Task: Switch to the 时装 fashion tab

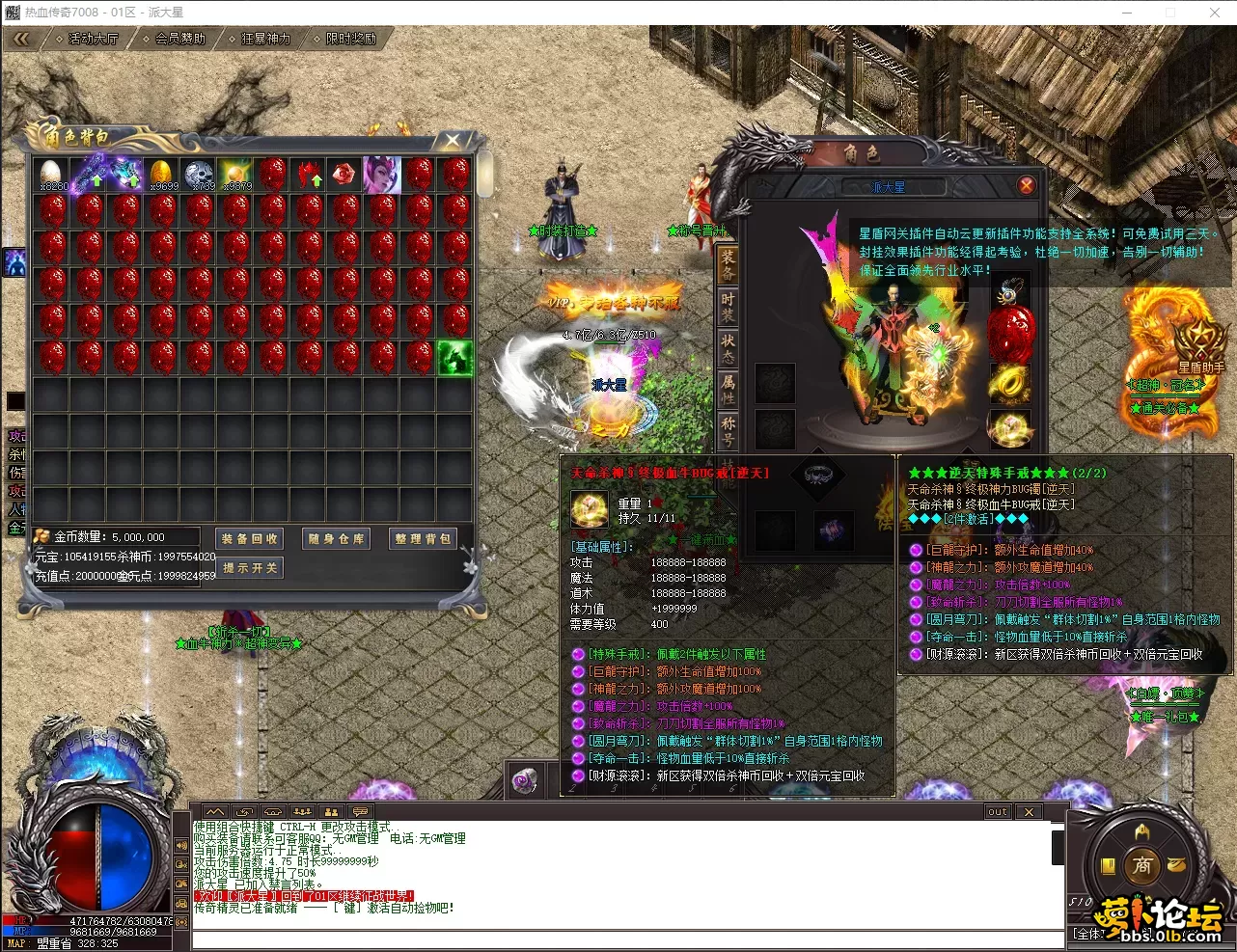Action: pyautogui.click(x=728, y=305)
